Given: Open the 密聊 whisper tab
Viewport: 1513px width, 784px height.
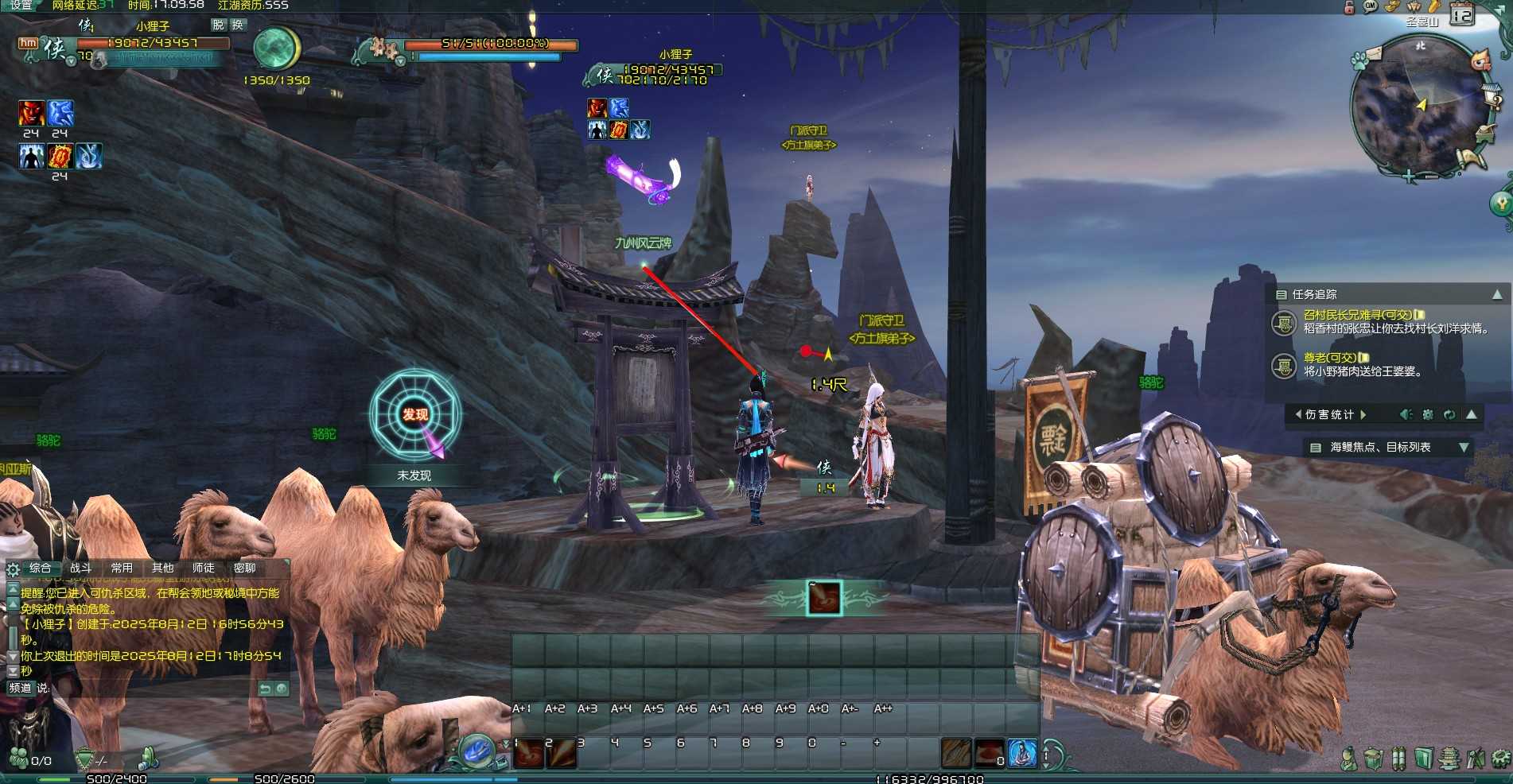Looking at the screenshot, I should pos(244,568).
